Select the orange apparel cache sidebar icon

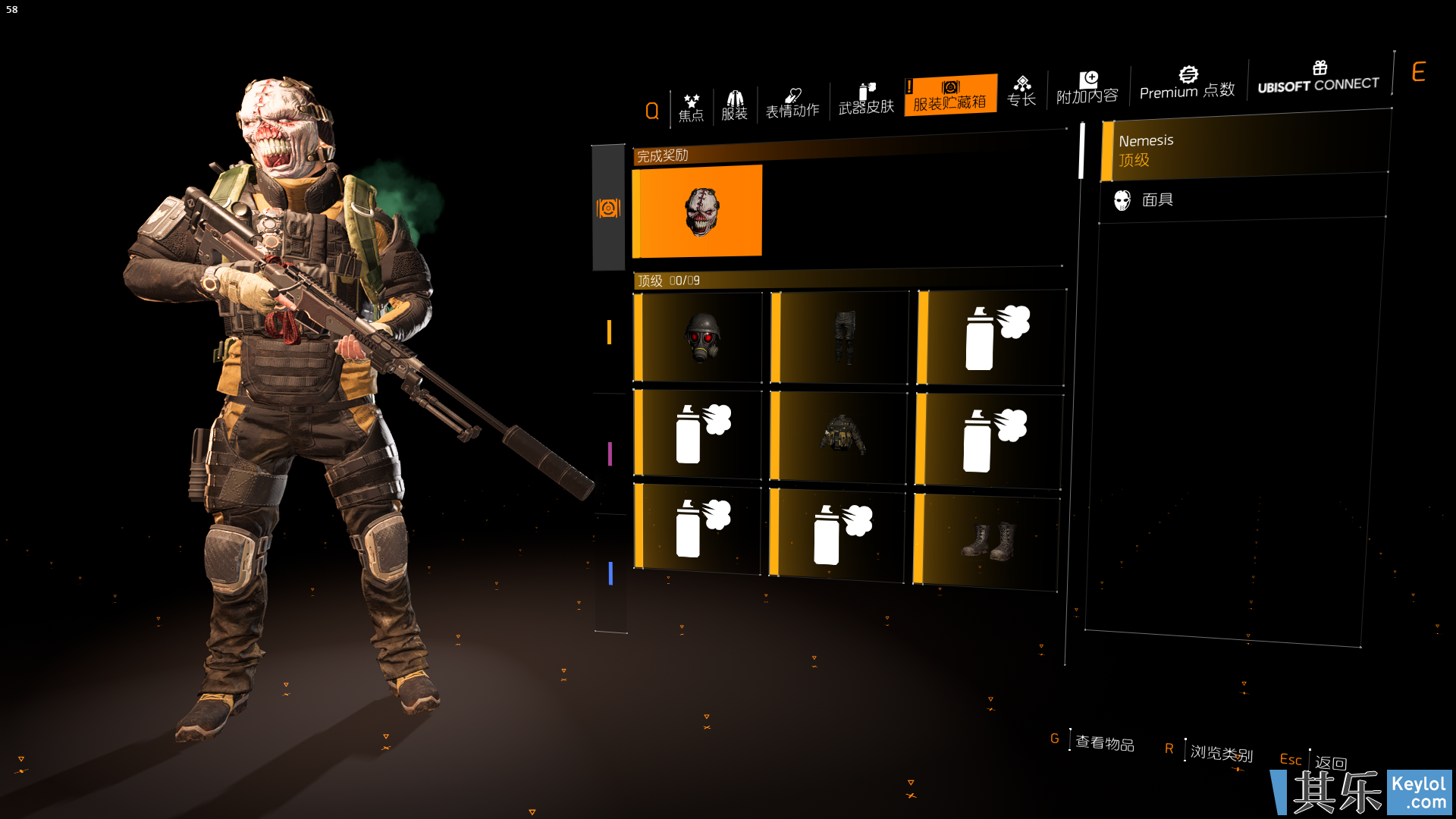[608, 208]
